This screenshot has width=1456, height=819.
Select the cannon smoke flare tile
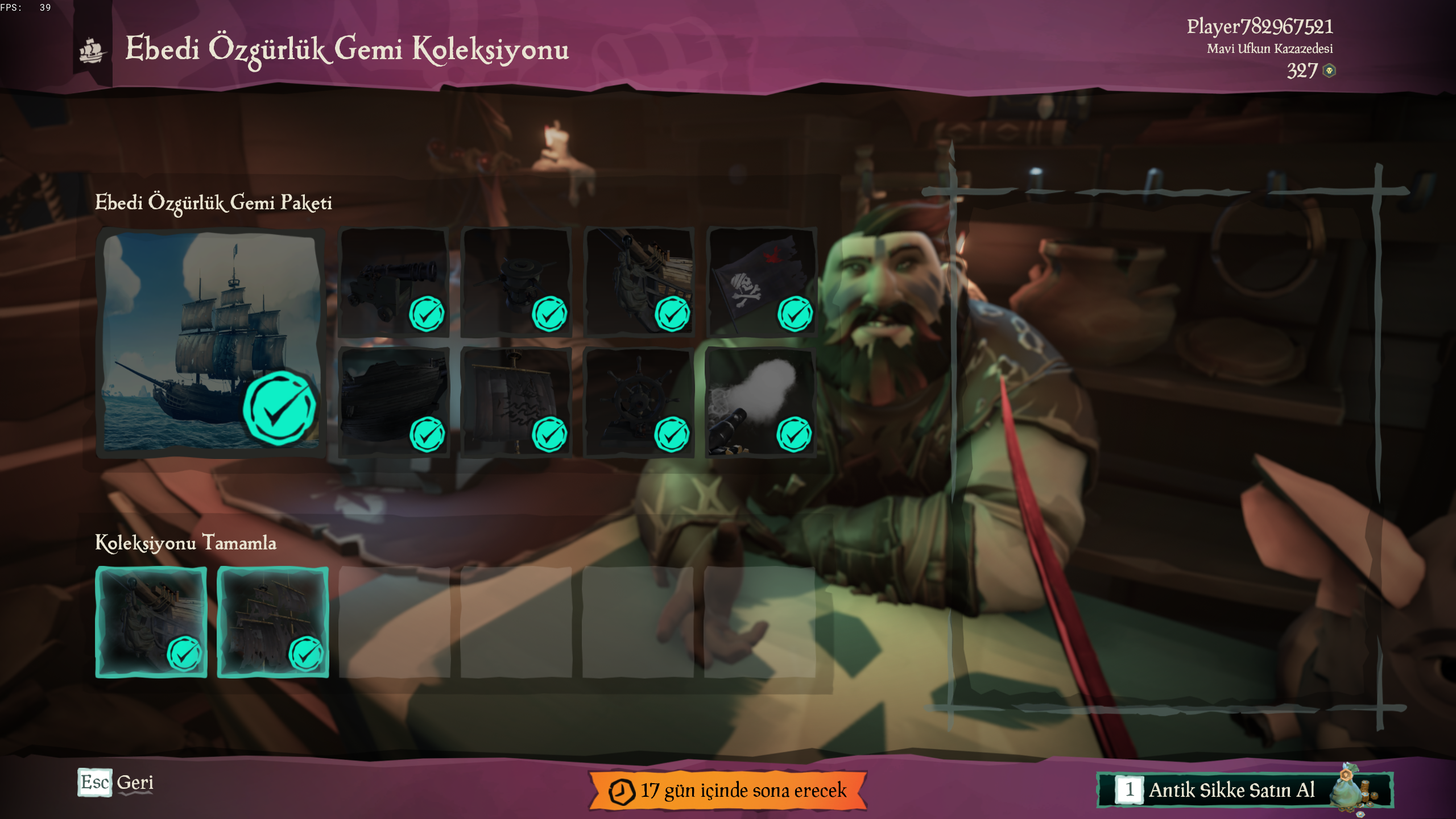point(761,403)
